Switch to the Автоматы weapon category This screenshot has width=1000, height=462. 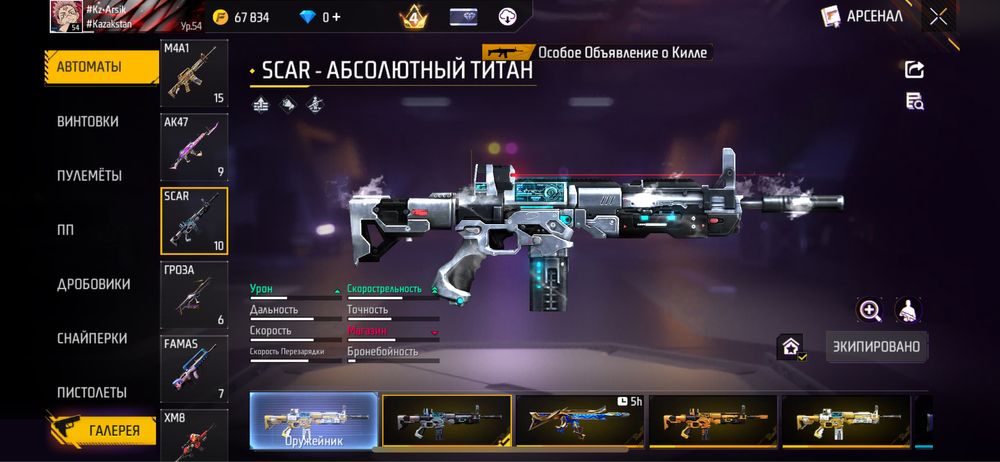click(x=101, y=67)
